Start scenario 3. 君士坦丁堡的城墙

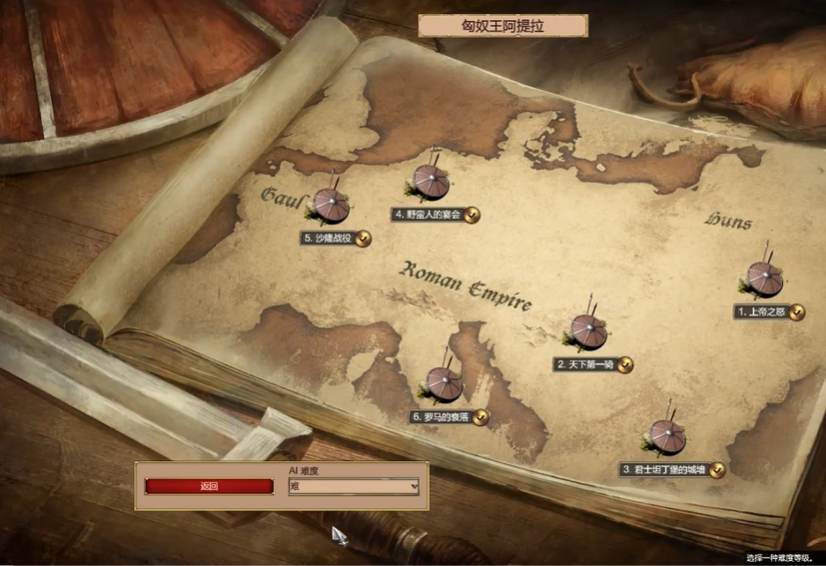666,438
